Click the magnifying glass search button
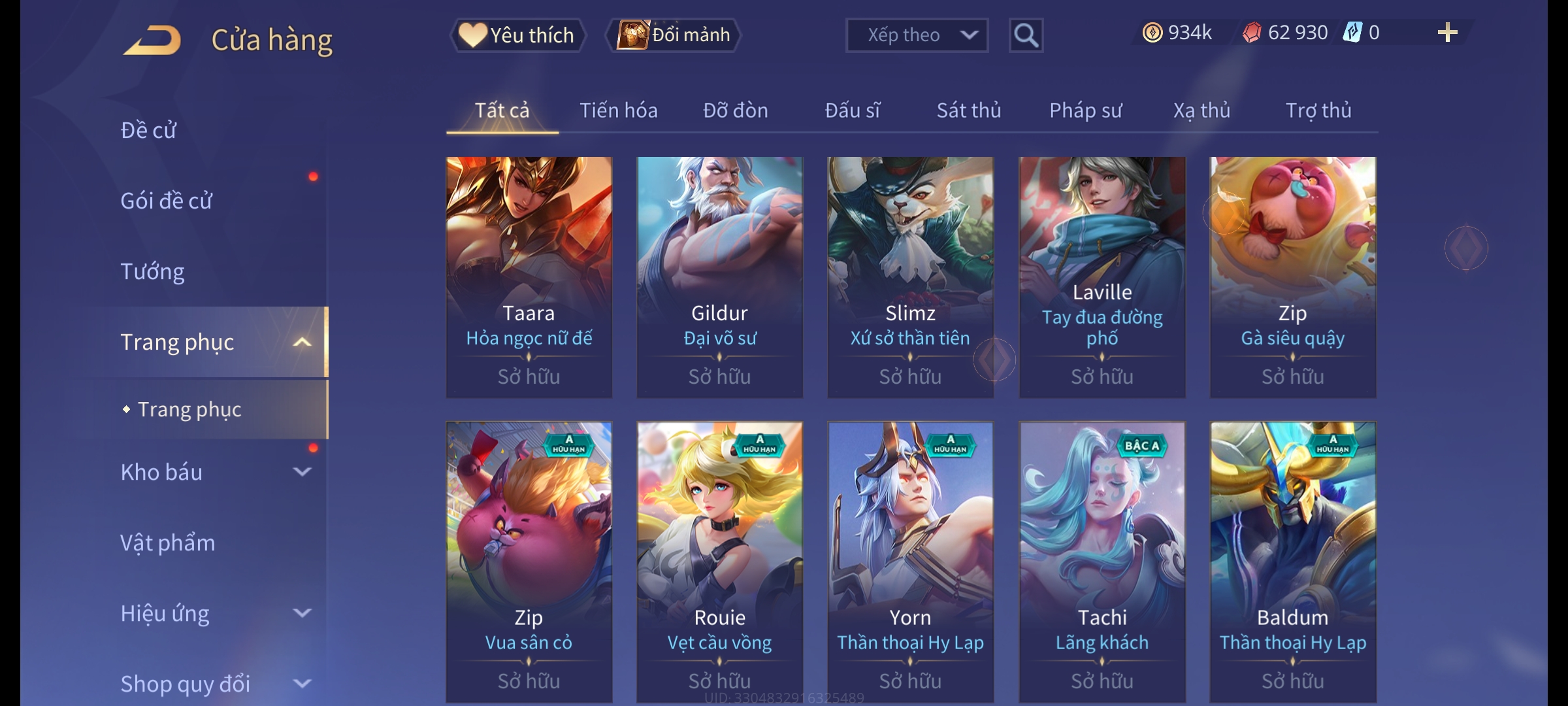The height and width of the screenshot is (706, 1568). point(1026,35)
